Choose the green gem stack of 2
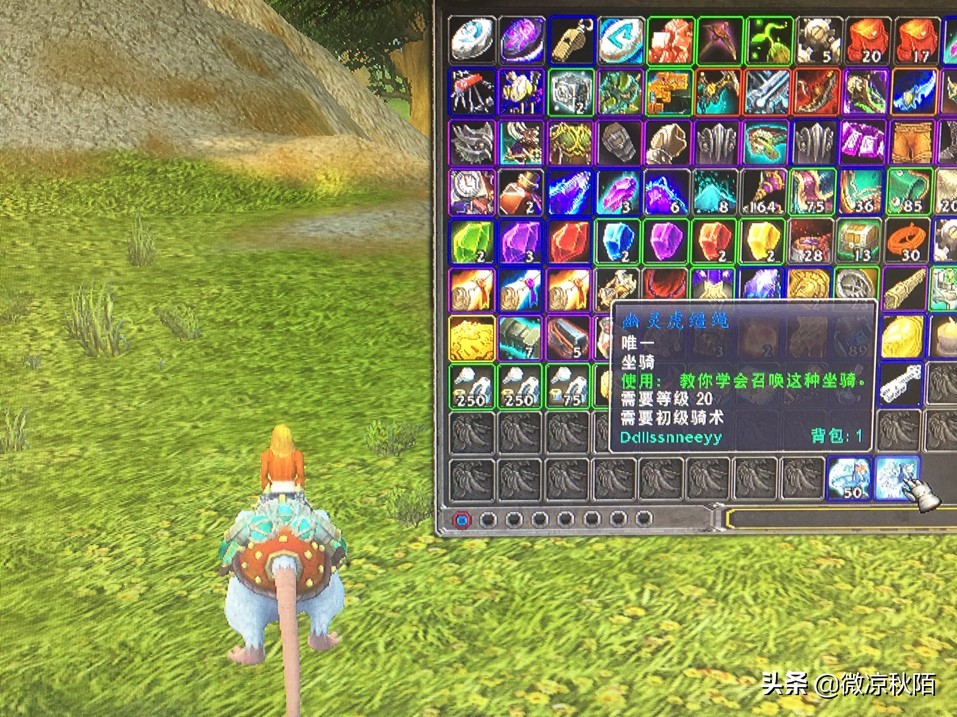Viewport: 957px width, 717px height. click(472, 241)
